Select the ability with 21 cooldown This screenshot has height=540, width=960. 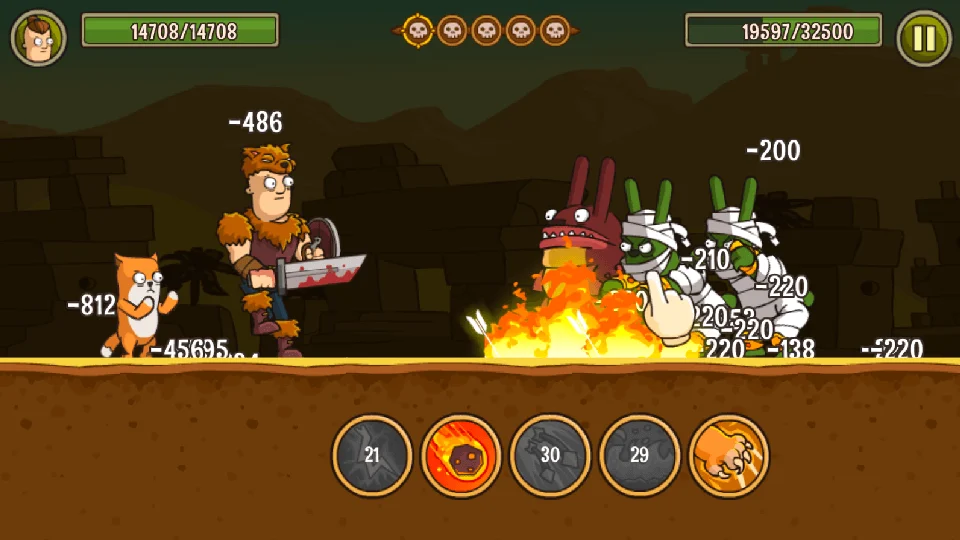point(372,455)
